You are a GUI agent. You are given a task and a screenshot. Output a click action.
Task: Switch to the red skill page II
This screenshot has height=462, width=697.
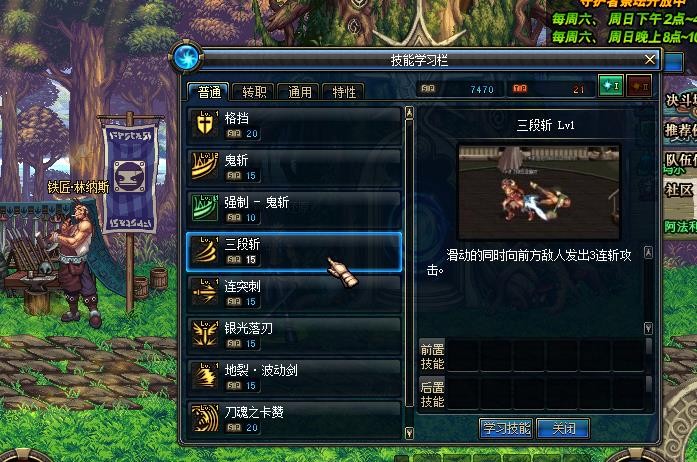[x=638, y=87]
